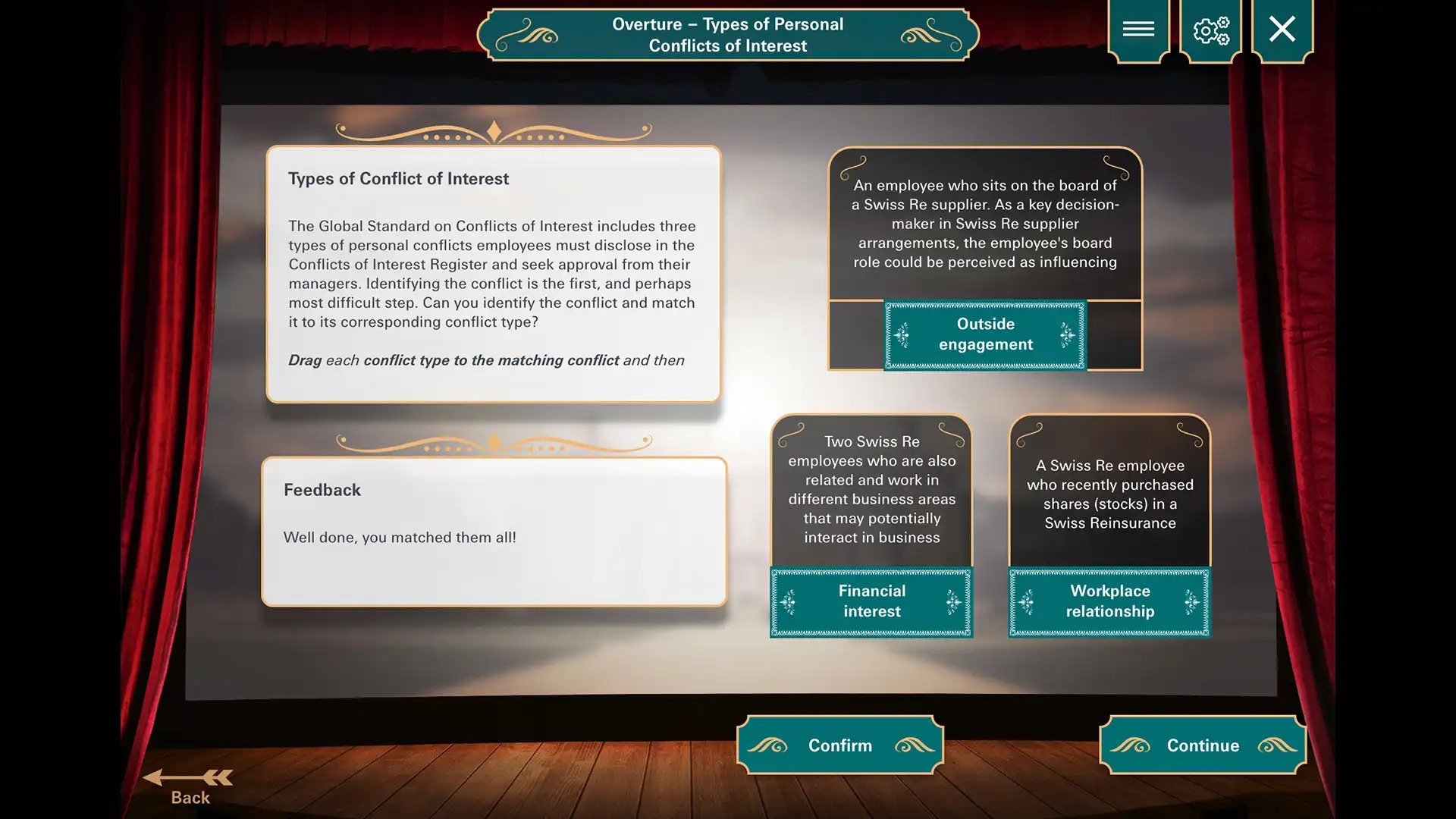The image size is (1456, 819).
Task: Open the settings gear
Action: [x=1211, y=30]
